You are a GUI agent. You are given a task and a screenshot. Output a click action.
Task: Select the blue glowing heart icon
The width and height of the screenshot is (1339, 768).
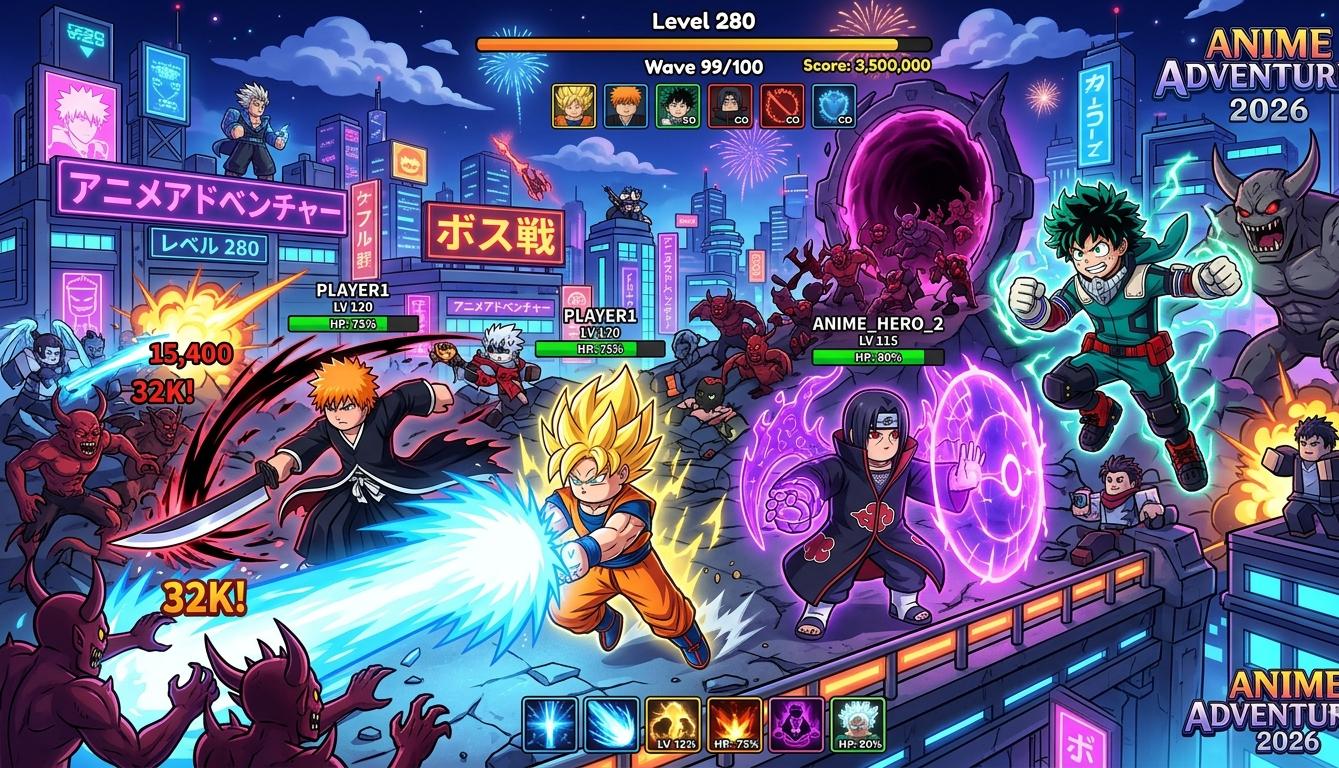coord(833,105)
